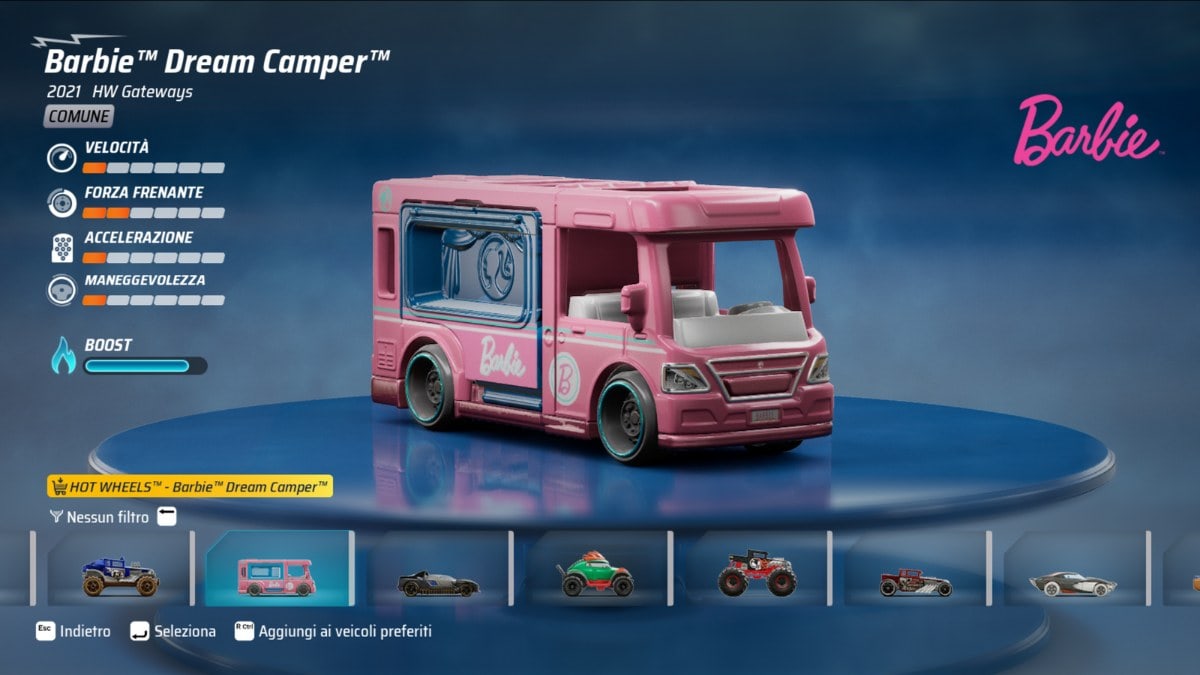Screen dimensions: 1200x675
Task: Click the HOT WHEELS Barbie Dream Camper shop tag
Action: pos(190,487)
